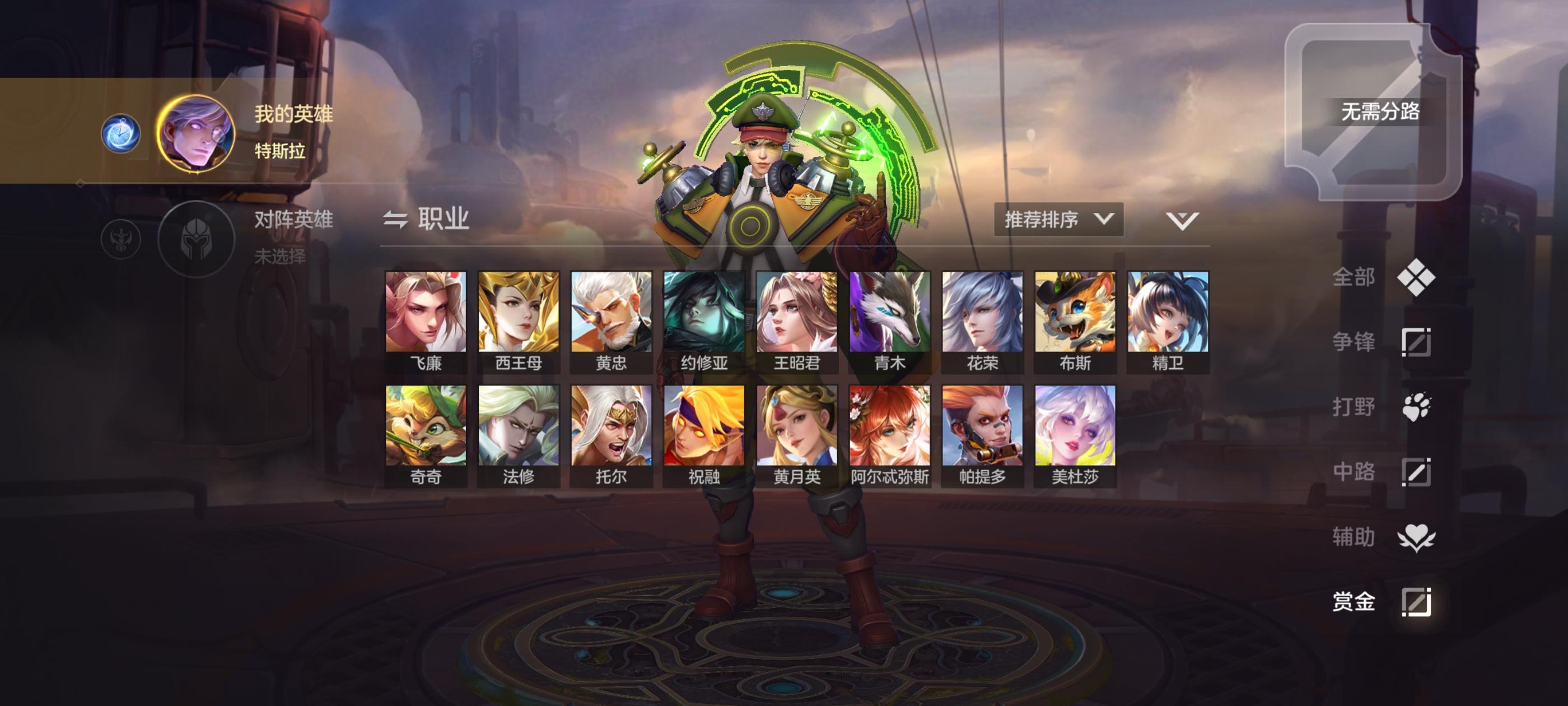Select the 我的英雄 特斯拉 slot

(x=197, y=133)
